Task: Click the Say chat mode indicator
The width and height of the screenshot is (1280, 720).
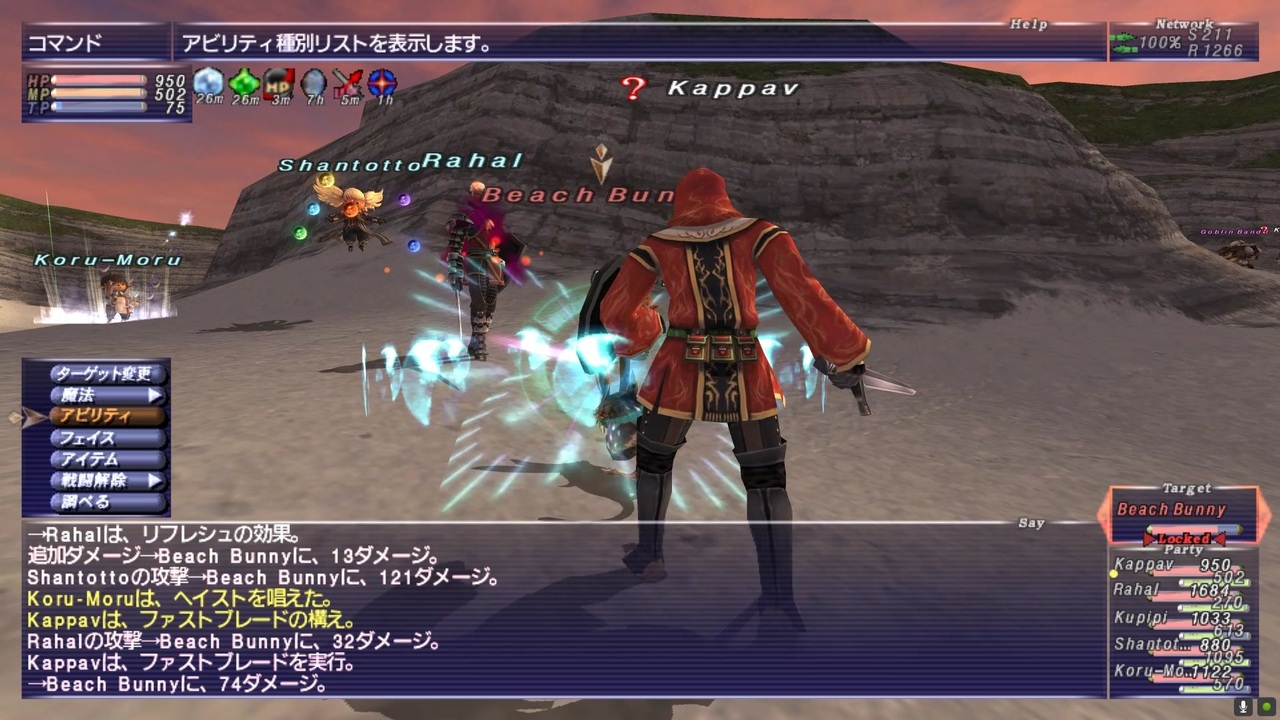Action: [x=1031, y=522]
